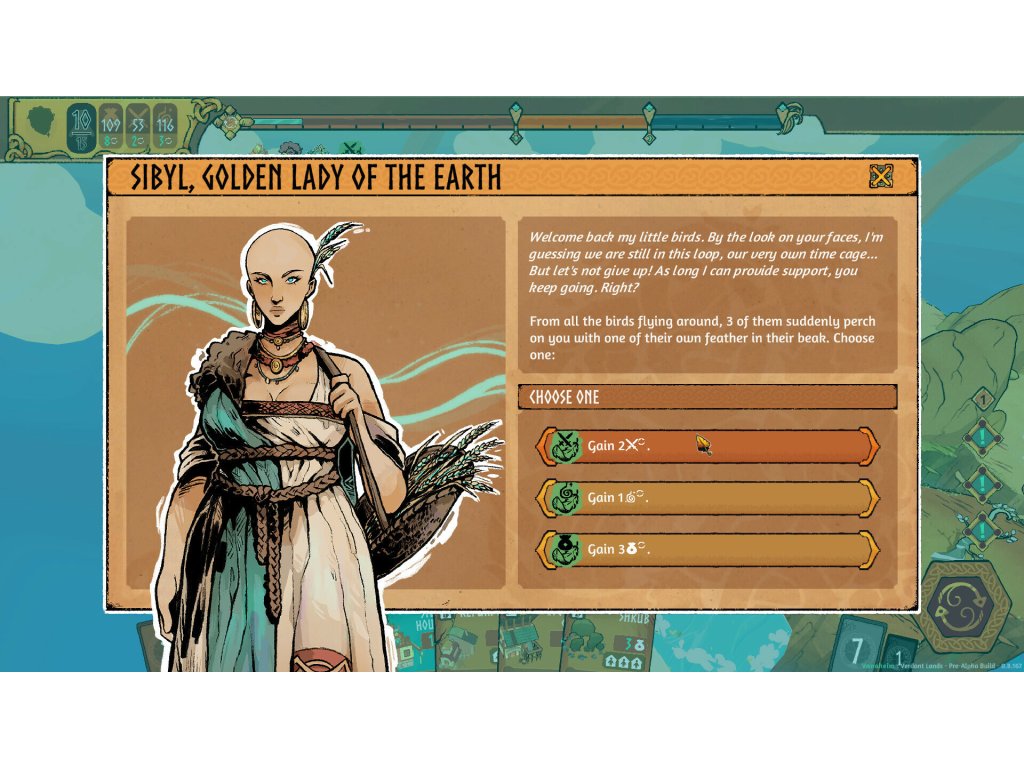Click the first diamond marker on timeline
The height and width of the screenshot is (768, 1024).
[x=516, y=110]
